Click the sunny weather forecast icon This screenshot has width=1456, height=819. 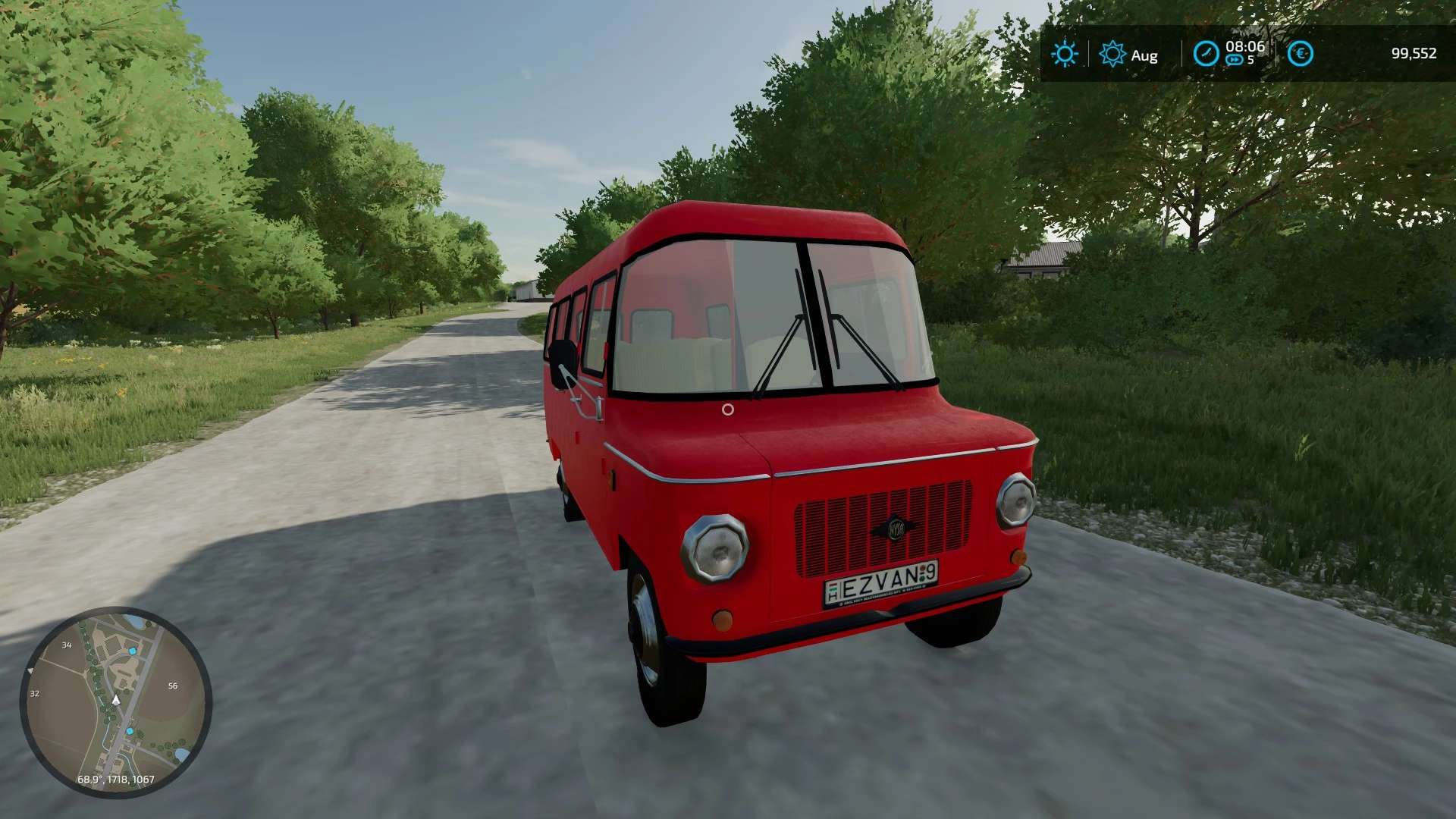1064,54
